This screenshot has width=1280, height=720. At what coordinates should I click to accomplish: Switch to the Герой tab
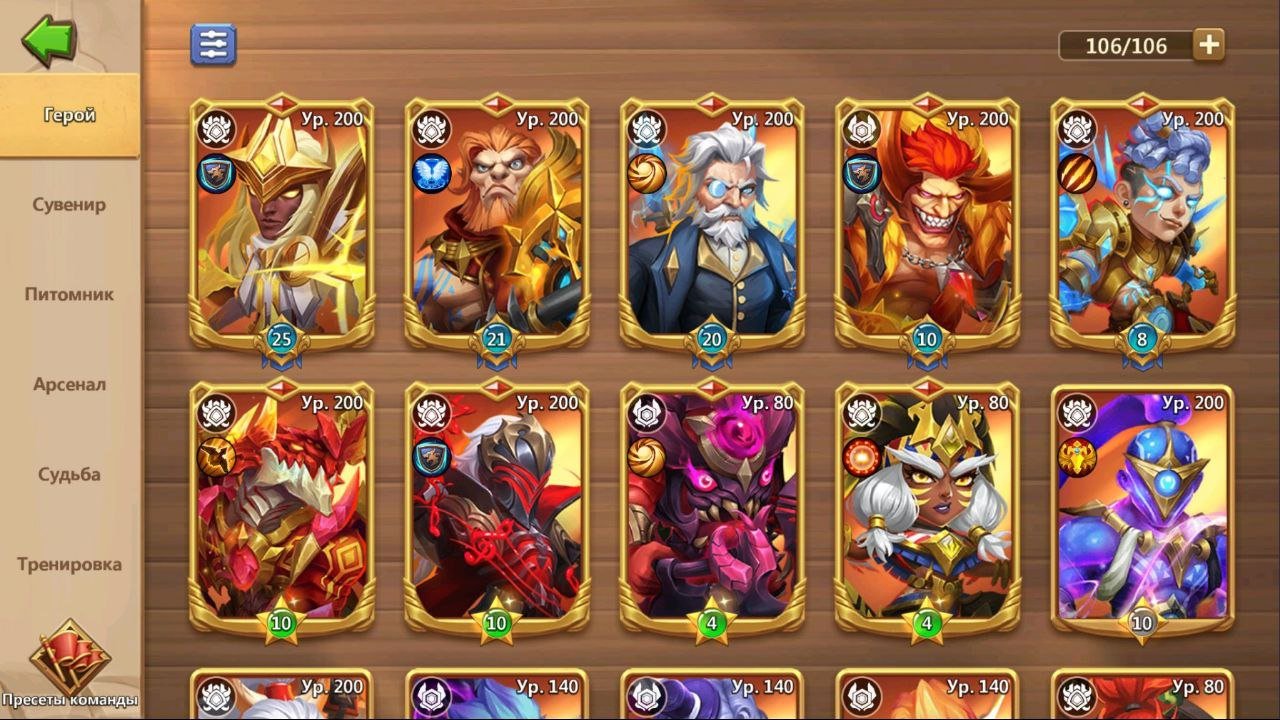(x=70, y=115)
